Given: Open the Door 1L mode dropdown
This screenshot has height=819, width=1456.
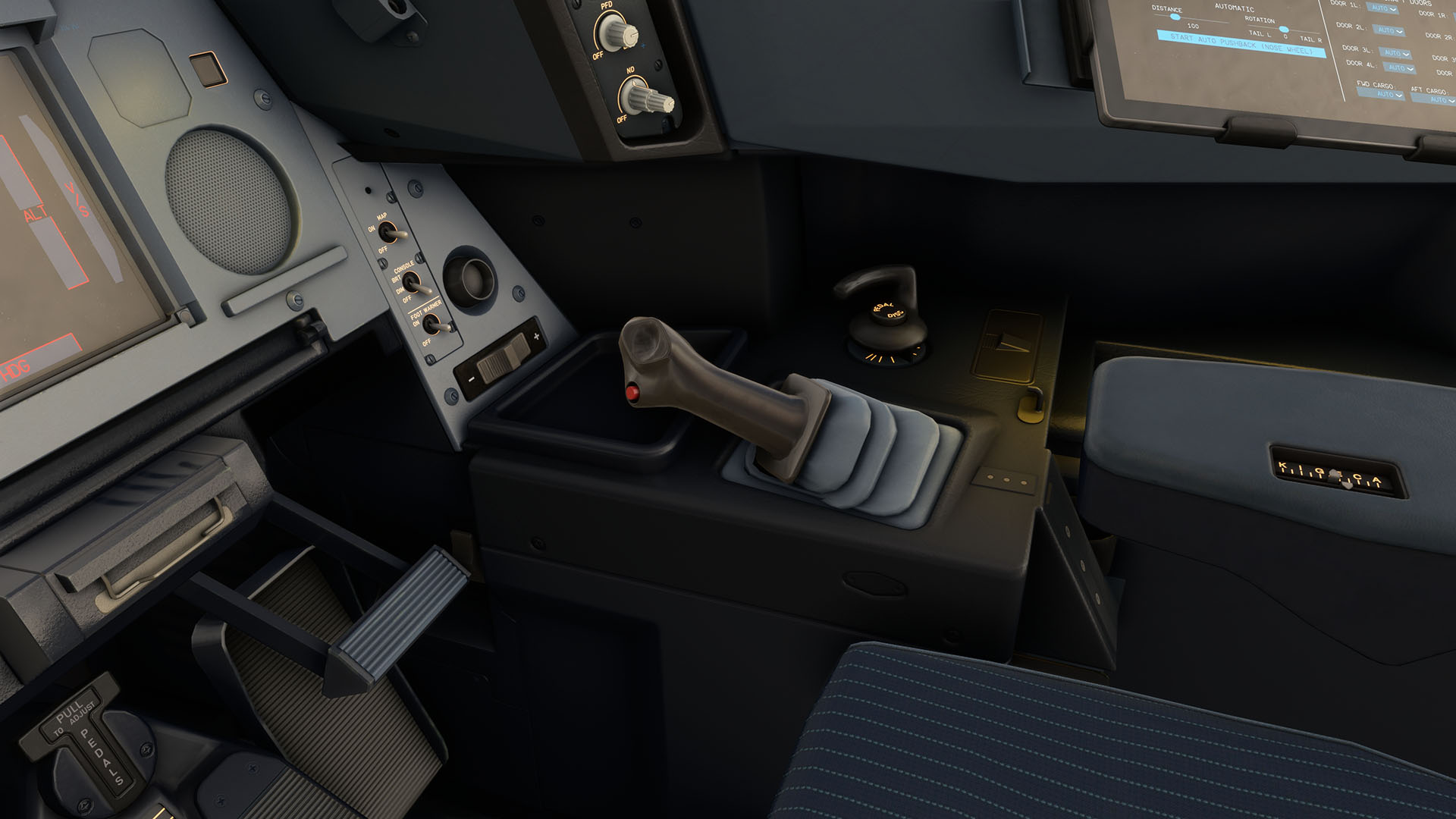Looking at the screenshot, I should pyautogui.click(x=1382, y=9).
